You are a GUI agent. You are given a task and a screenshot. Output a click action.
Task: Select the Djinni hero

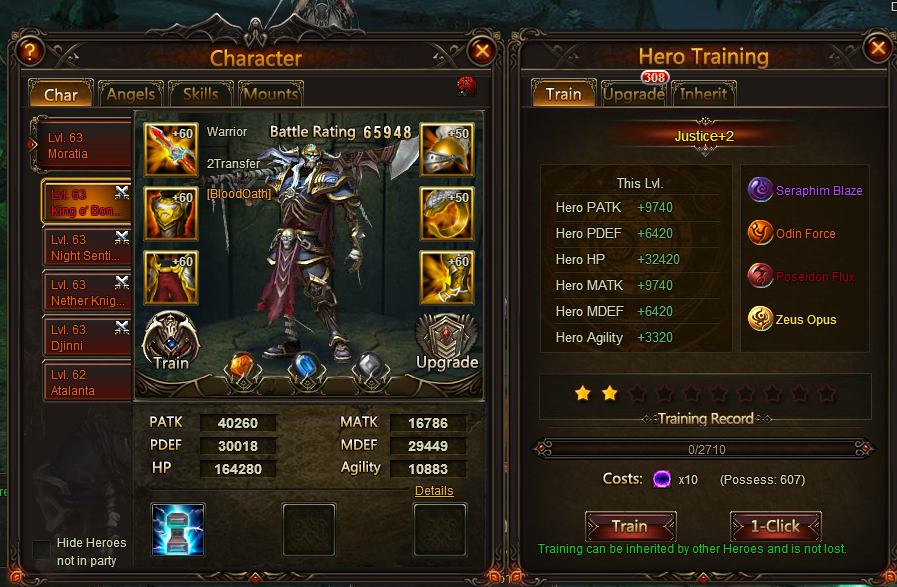(87, 337)
